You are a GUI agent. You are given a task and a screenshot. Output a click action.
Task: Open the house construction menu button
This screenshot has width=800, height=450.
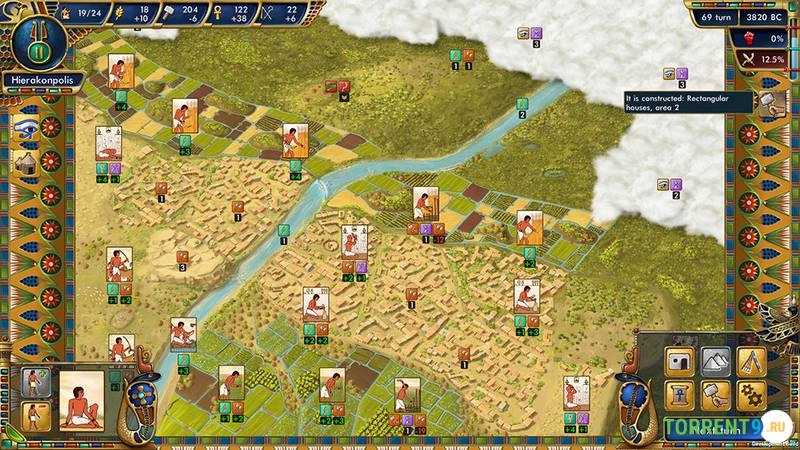tap(682, 361)
